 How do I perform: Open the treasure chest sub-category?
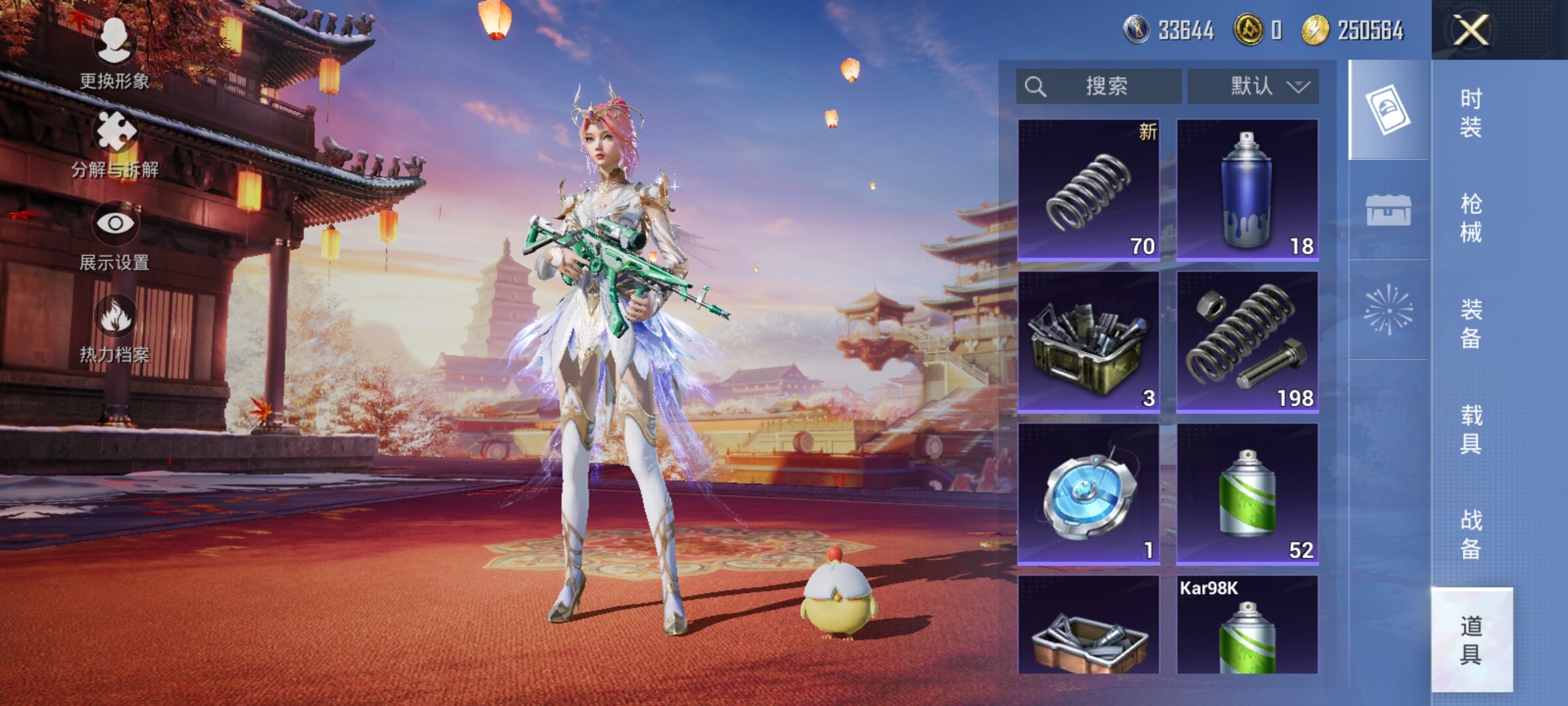(x=1388, y=210)
